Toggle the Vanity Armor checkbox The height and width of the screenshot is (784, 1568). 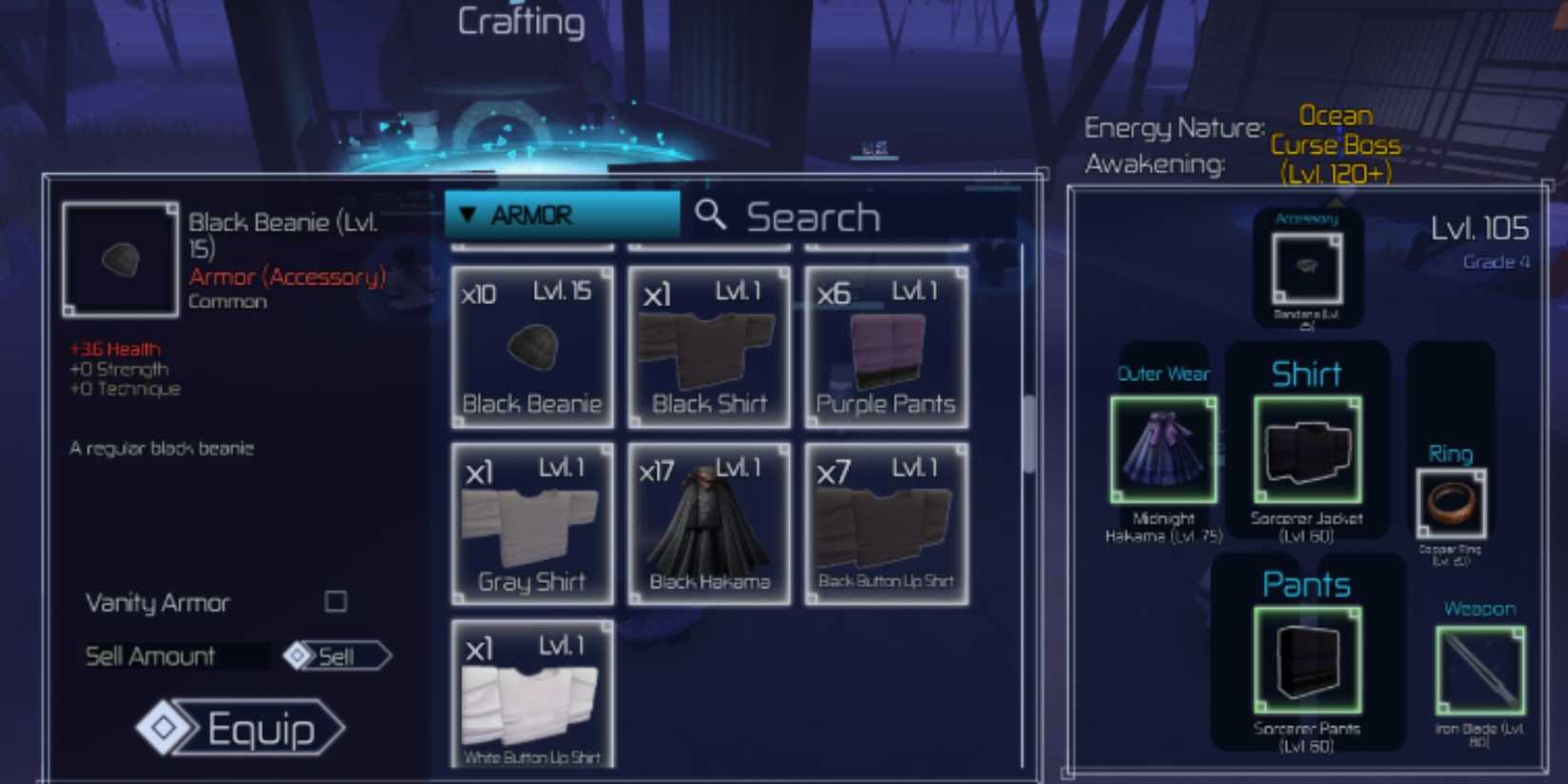pos(335,602)
